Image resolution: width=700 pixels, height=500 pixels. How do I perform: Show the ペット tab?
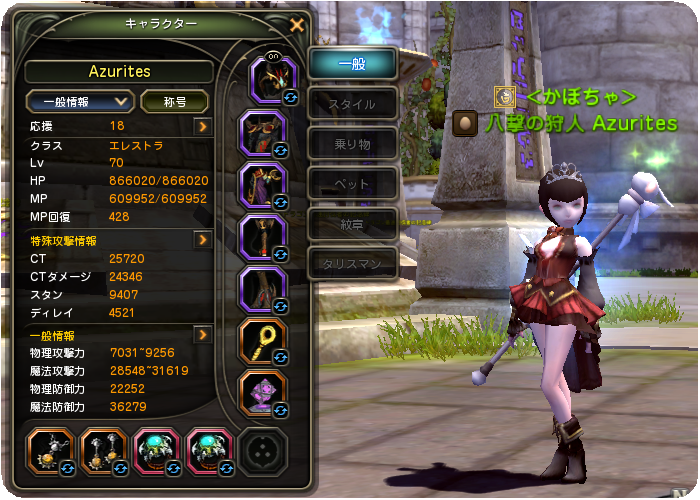tap(352, 183)
